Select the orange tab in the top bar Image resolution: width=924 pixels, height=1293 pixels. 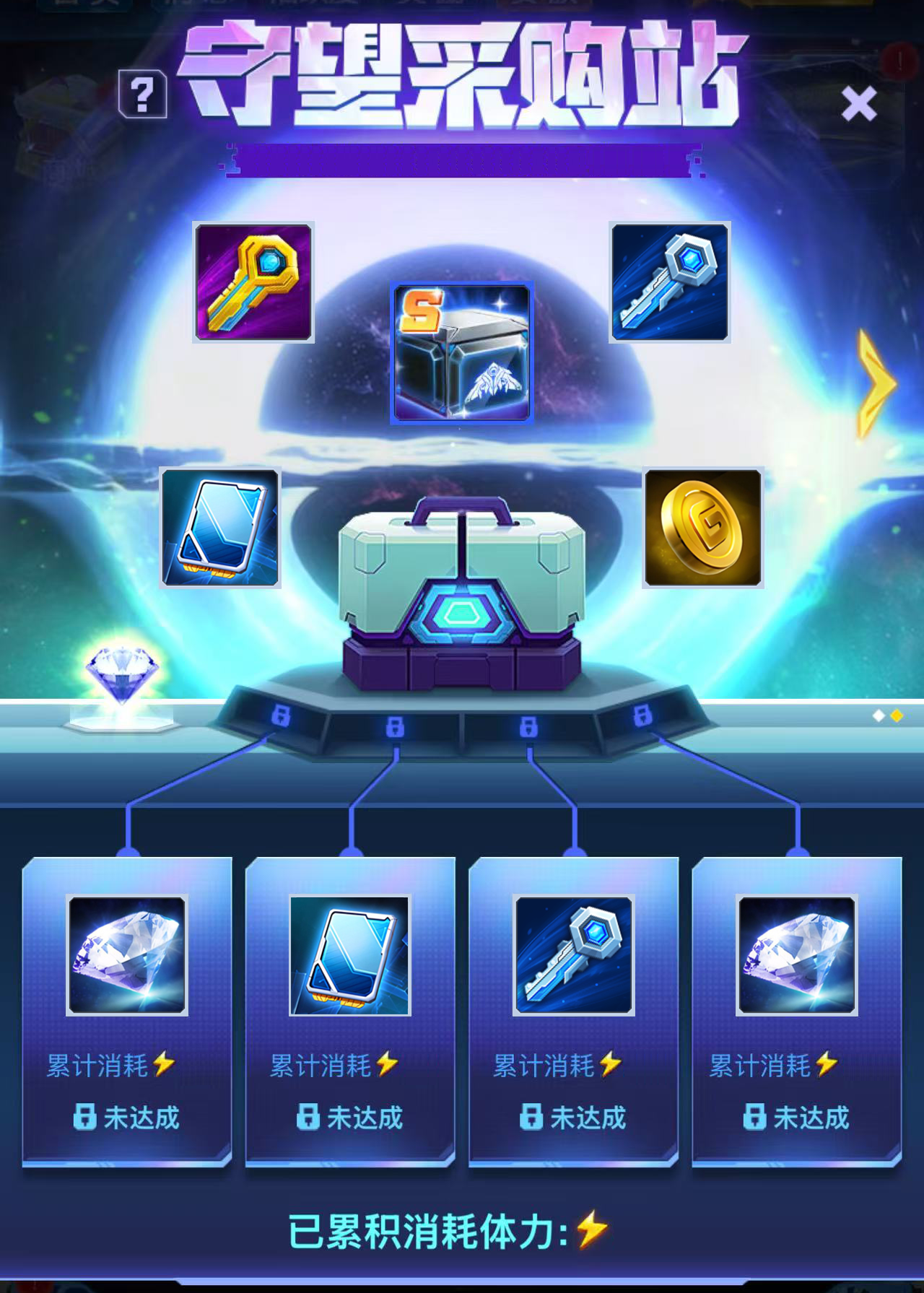(545, 6)
